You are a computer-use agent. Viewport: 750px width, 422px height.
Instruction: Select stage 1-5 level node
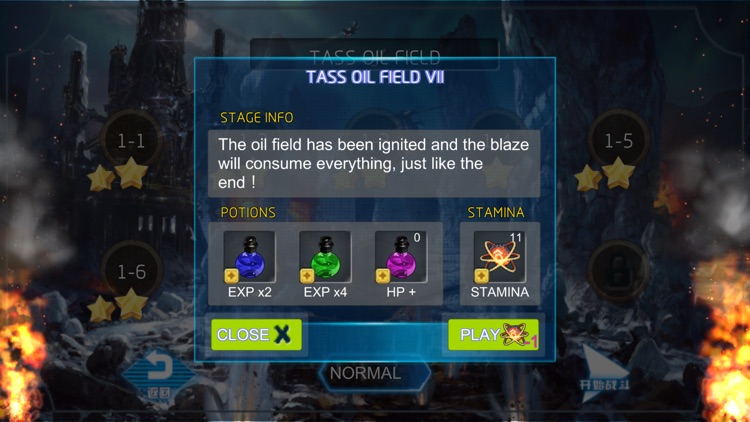(618, 142)
